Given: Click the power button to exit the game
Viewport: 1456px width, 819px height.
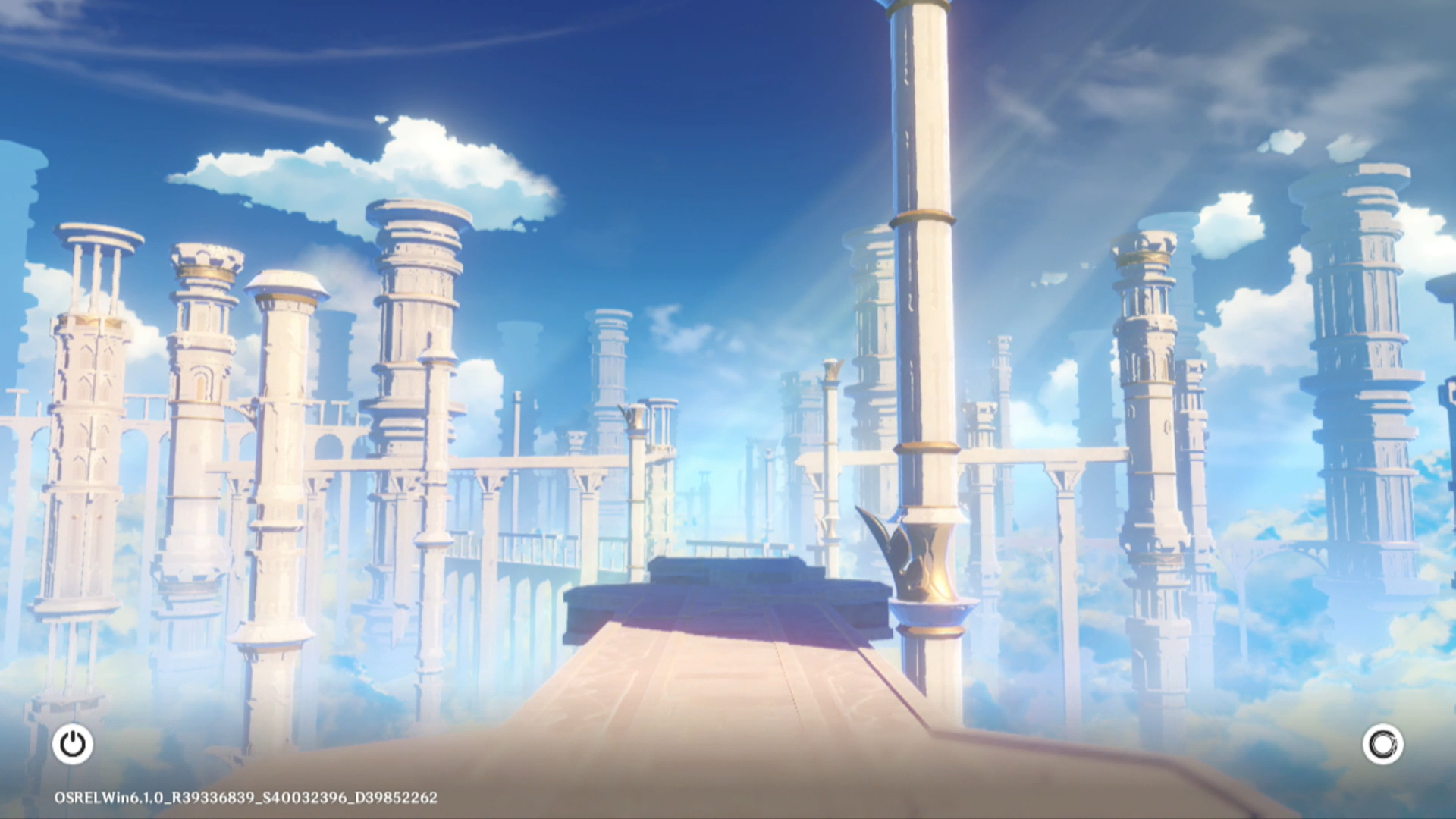Looking at the screenshot, I should point(73,744).
